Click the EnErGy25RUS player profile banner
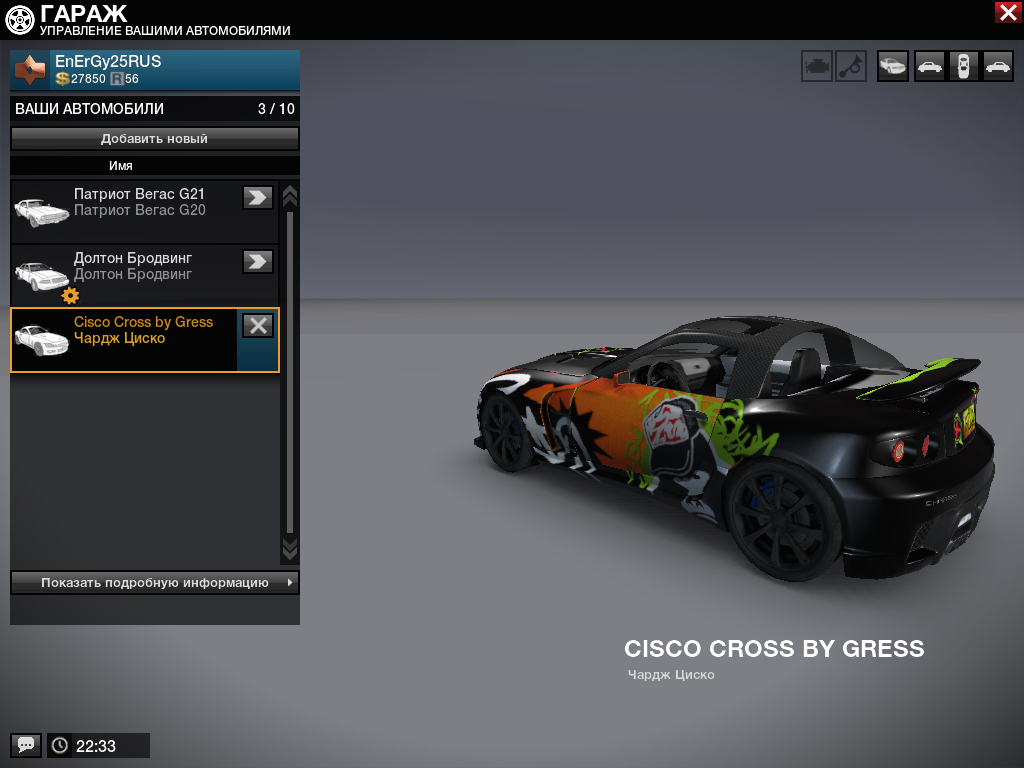The height and width of the screenshot is (768, 1024). (155, 70)
